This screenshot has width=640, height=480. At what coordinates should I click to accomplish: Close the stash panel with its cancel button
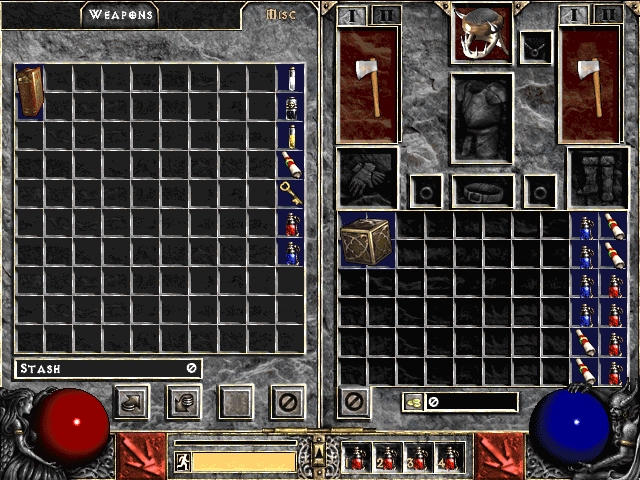click(x=288, y=403)
